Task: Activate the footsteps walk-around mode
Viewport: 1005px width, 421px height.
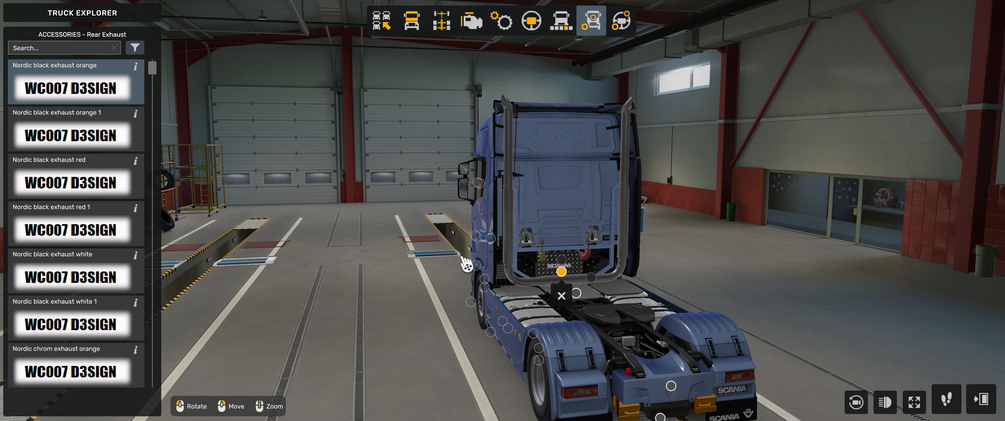Action: pyautogui.click(x=946, y=399)
